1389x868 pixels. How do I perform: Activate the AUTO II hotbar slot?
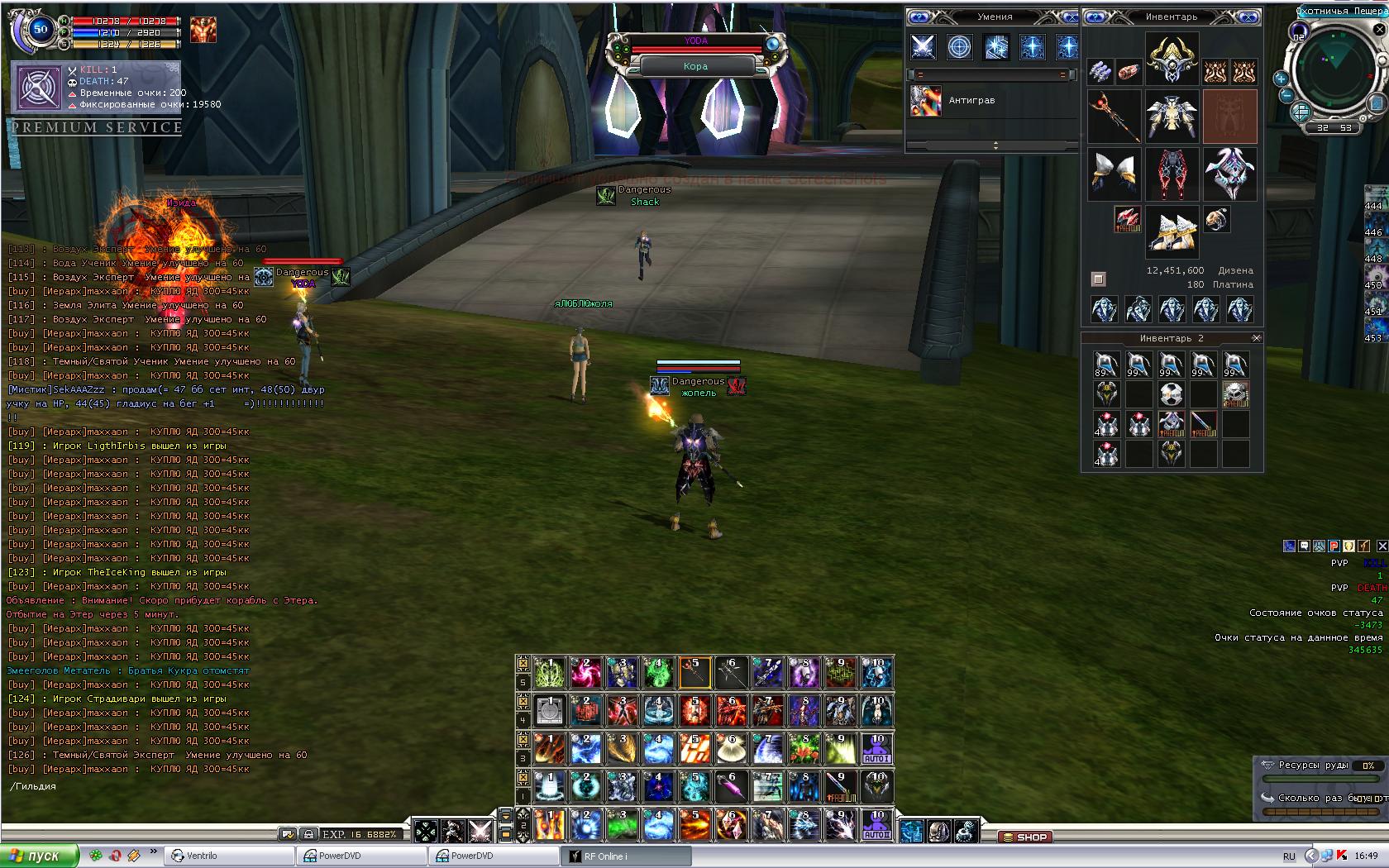point(876,824)
